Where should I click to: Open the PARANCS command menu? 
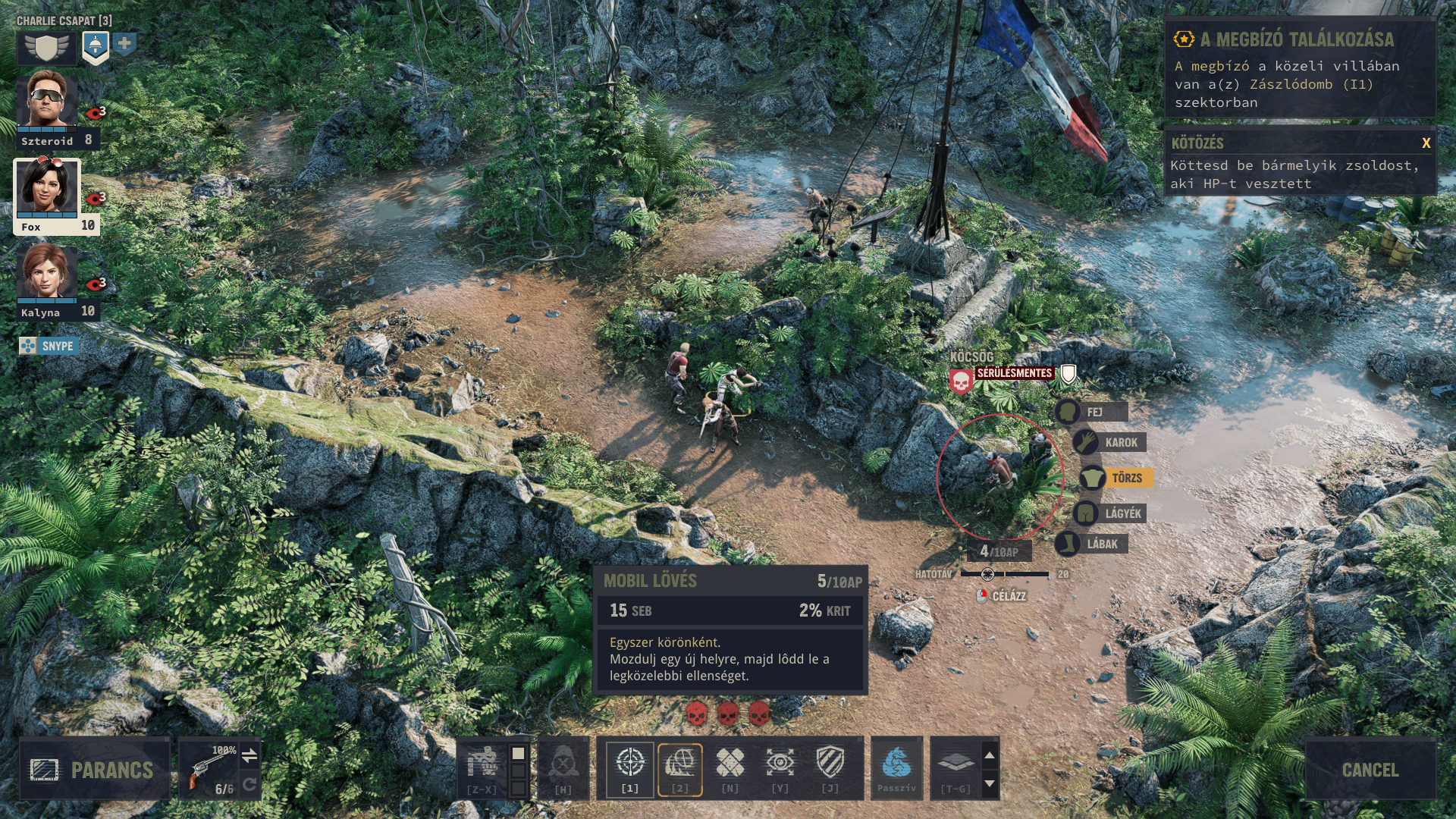pos(94,770)
